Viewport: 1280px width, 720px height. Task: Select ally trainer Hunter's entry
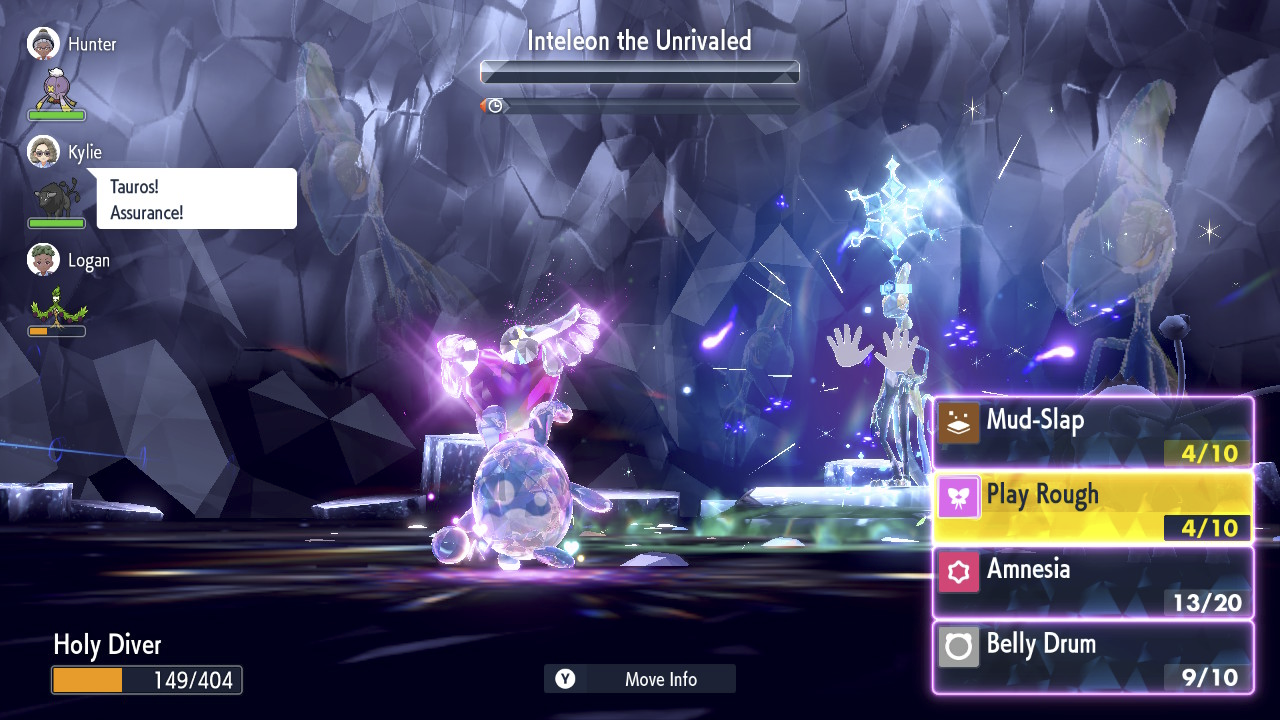(x=72, y=45)
